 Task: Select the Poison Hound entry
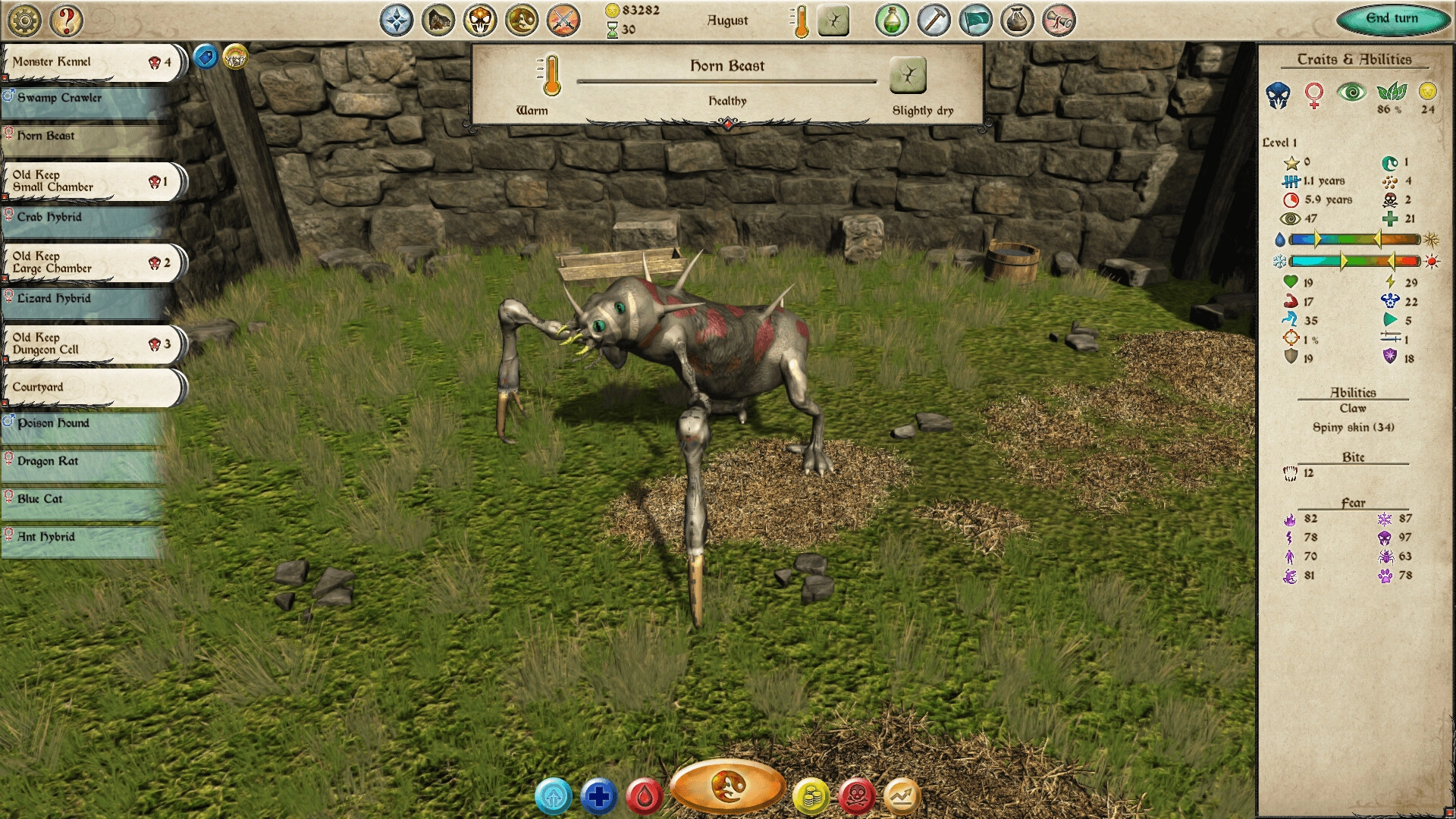pyautogui.click(x=82, y=424)
